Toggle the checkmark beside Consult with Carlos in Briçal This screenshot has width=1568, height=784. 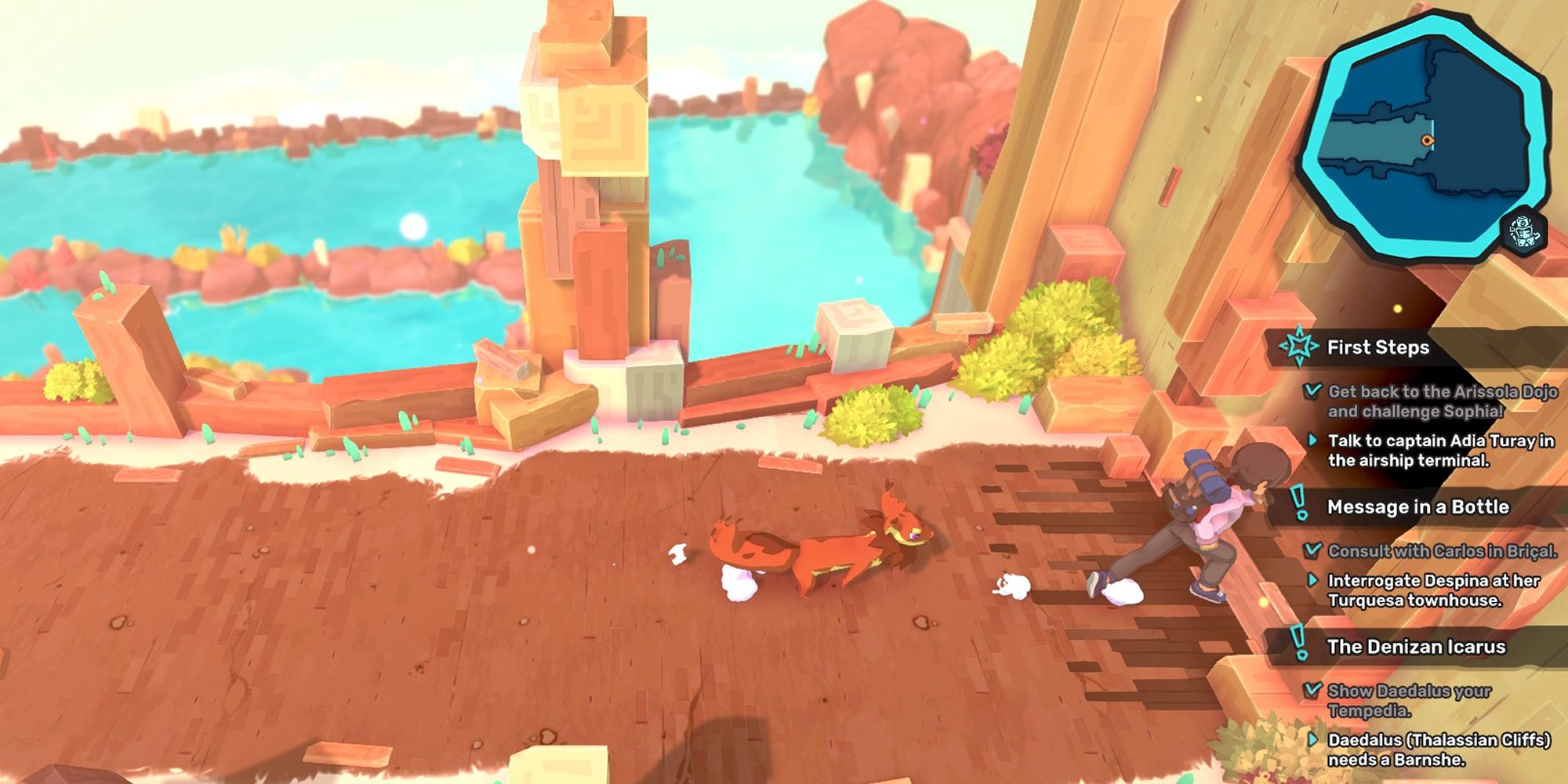pyautogui.click(x=1312, y=552)
